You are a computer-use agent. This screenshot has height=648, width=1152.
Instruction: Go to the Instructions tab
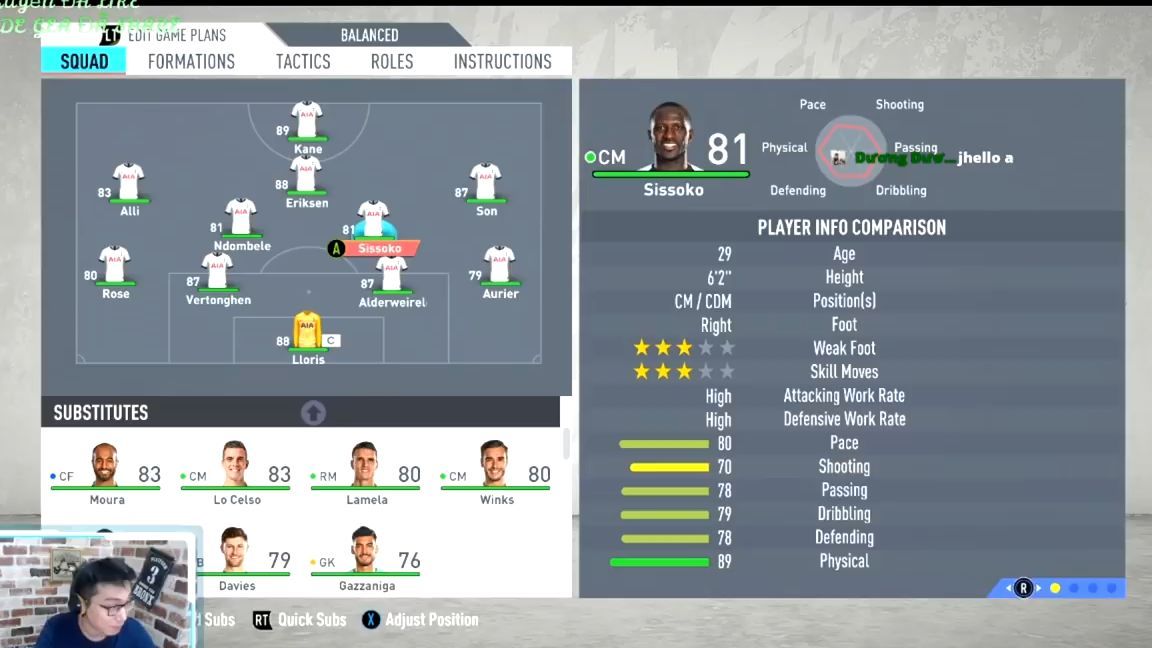click(x=502, y=61)
